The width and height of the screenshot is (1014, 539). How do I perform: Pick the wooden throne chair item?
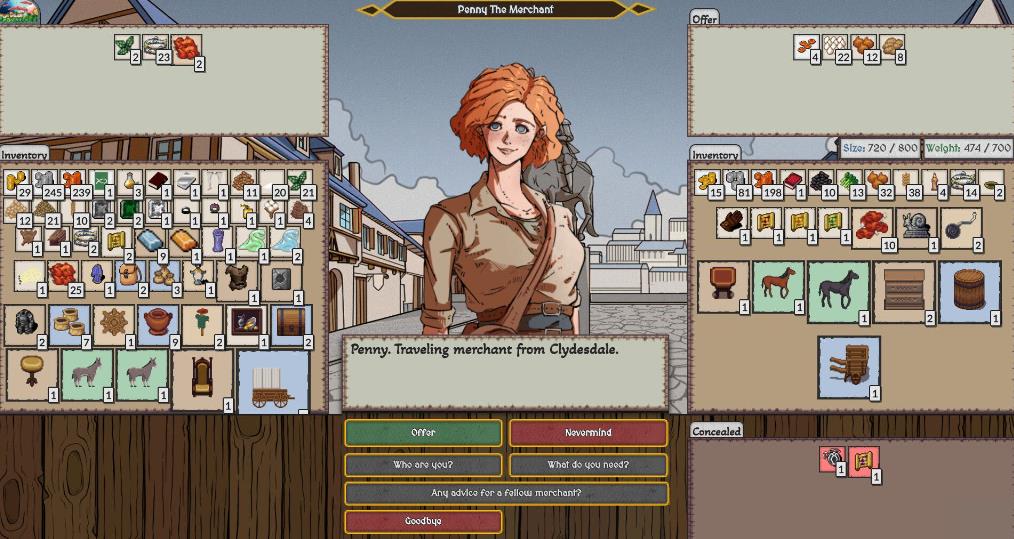[x=203, y=377]
